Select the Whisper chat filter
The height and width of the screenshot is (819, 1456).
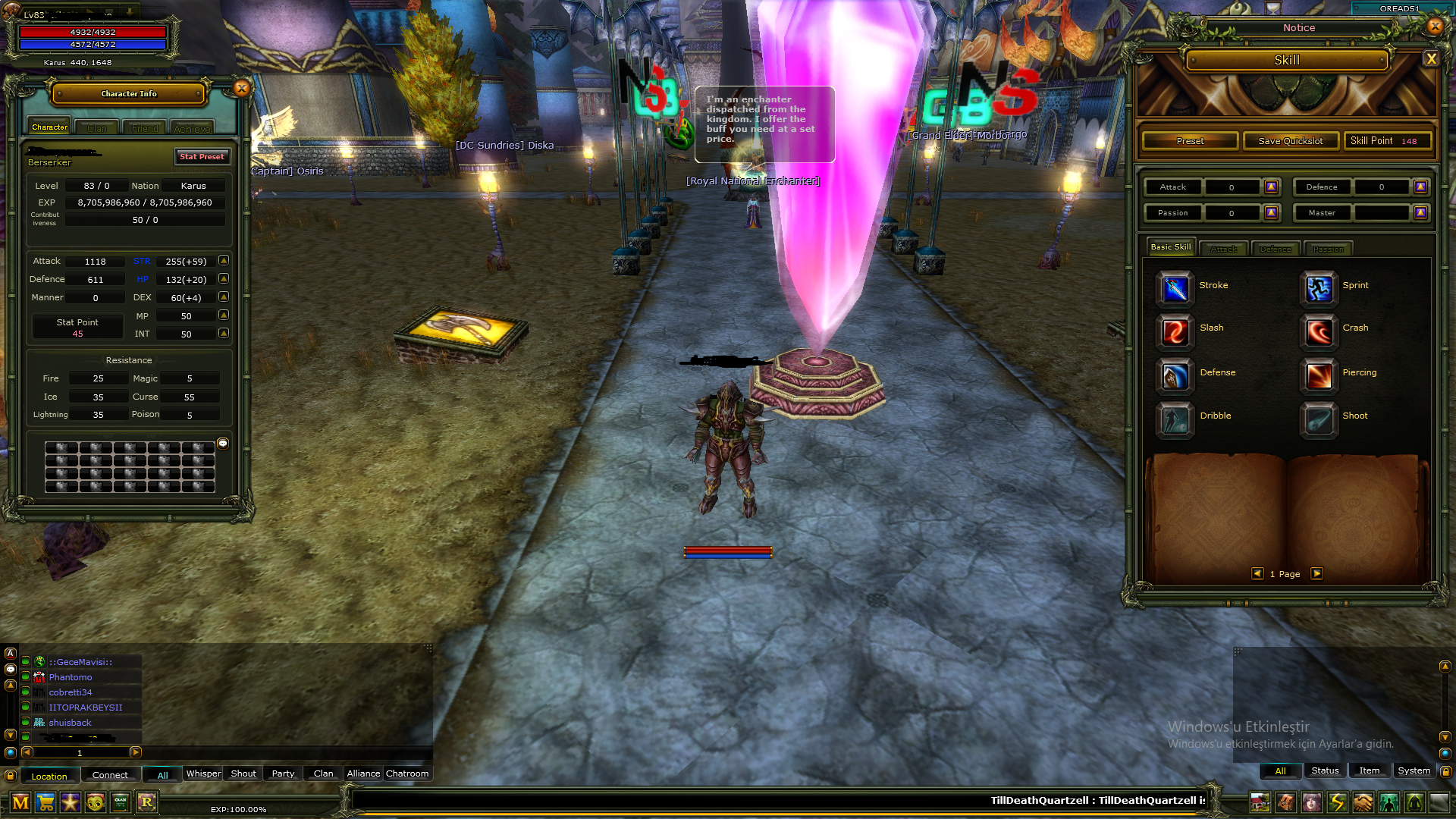tap(202, 773)
